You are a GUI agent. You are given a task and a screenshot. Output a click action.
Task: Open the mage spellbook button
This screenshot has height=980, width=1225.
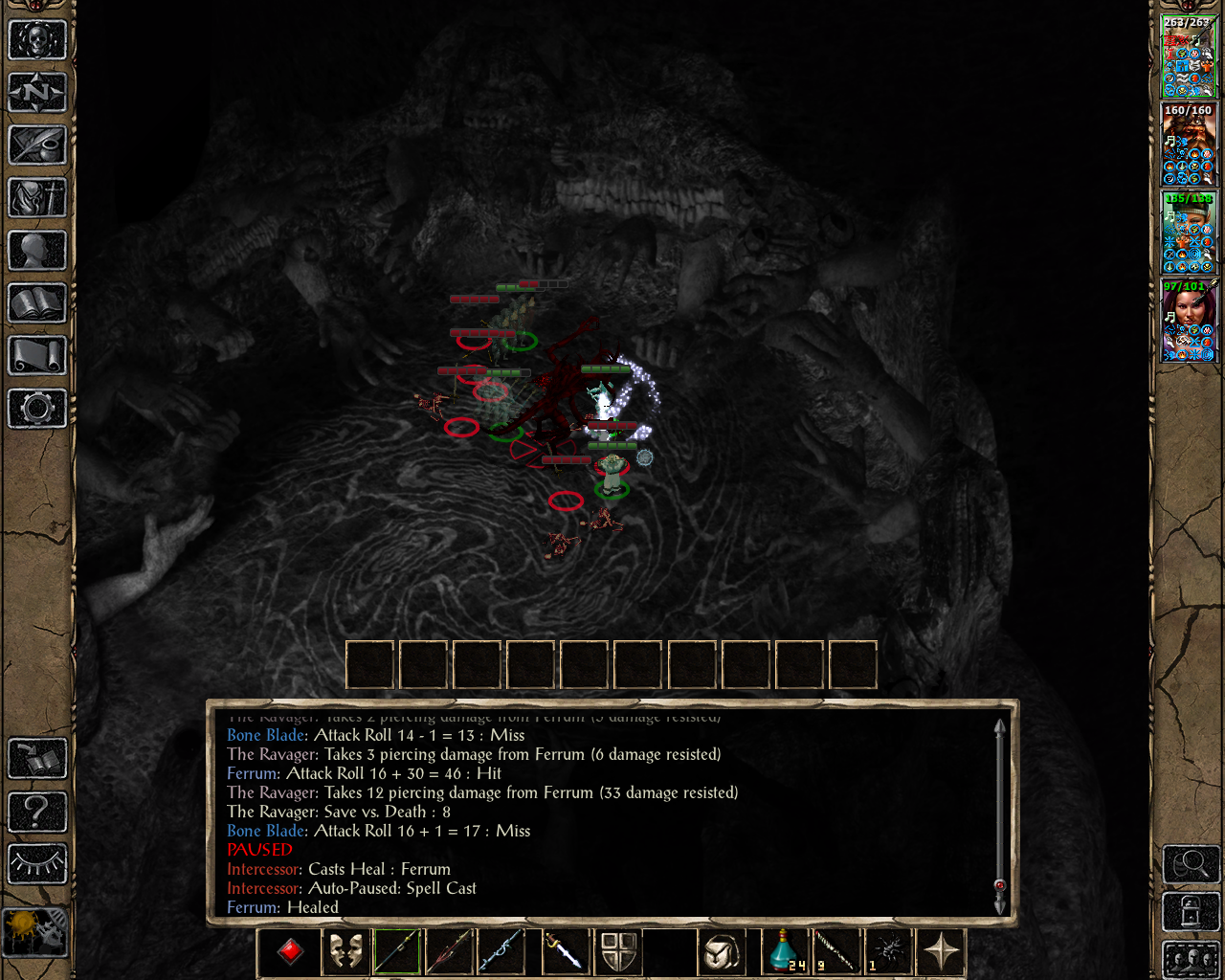click(37, 303)
